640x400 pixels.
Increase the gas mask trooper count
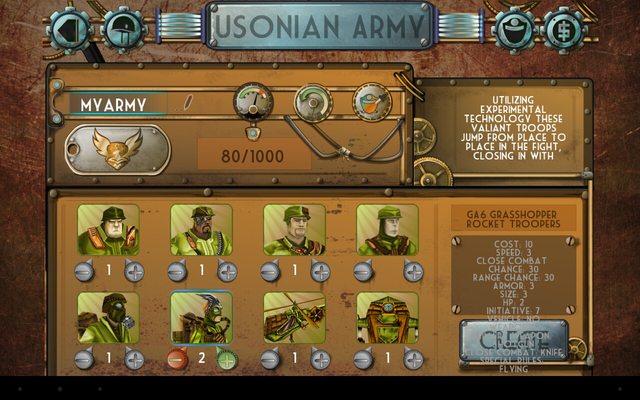pos(134,359)
